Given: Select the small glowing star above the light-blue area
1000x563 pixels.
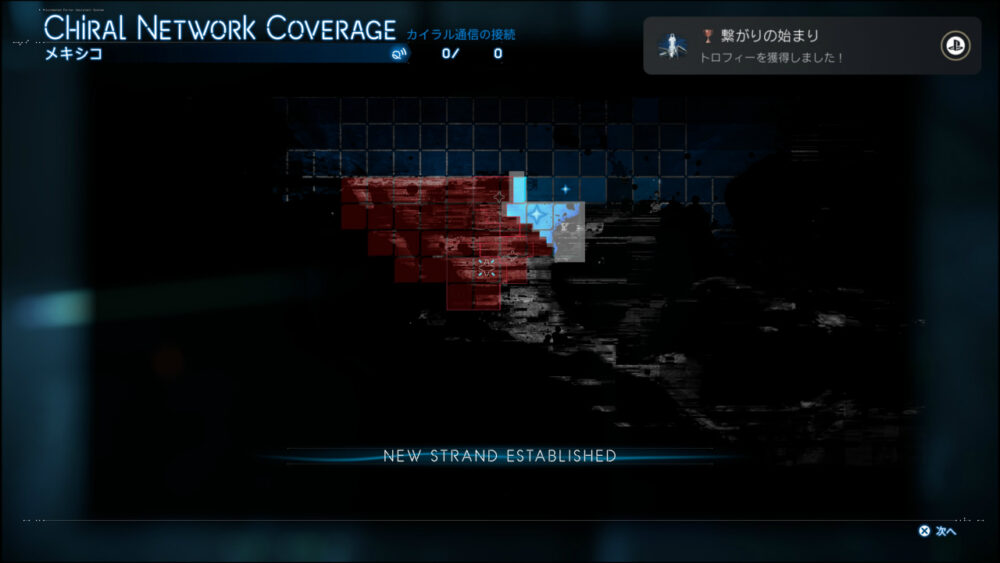Looking at the screenshot, I should [x=565, y=188].
